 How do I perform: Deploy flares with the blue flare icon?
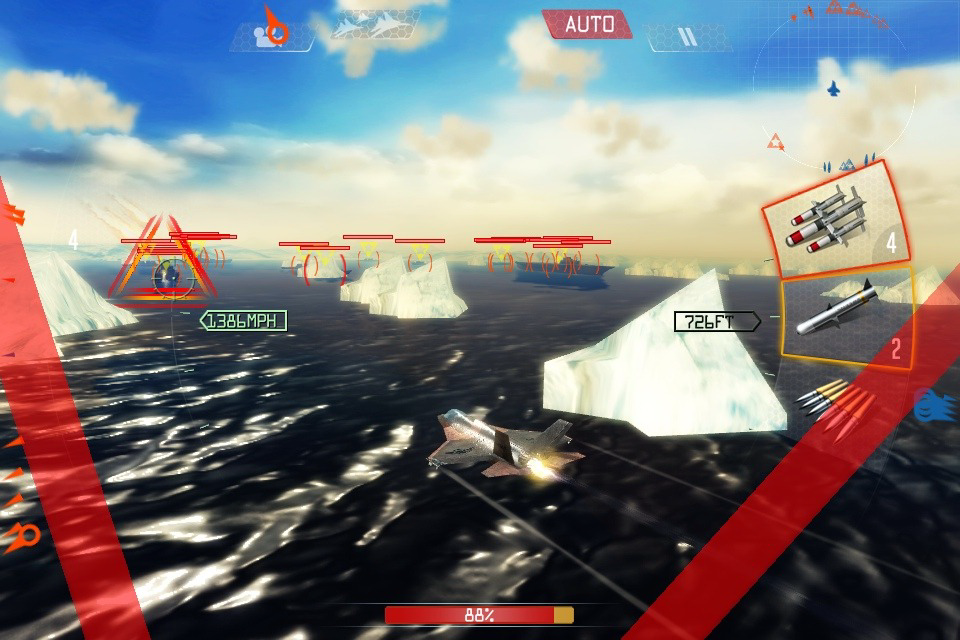(936, 404)
